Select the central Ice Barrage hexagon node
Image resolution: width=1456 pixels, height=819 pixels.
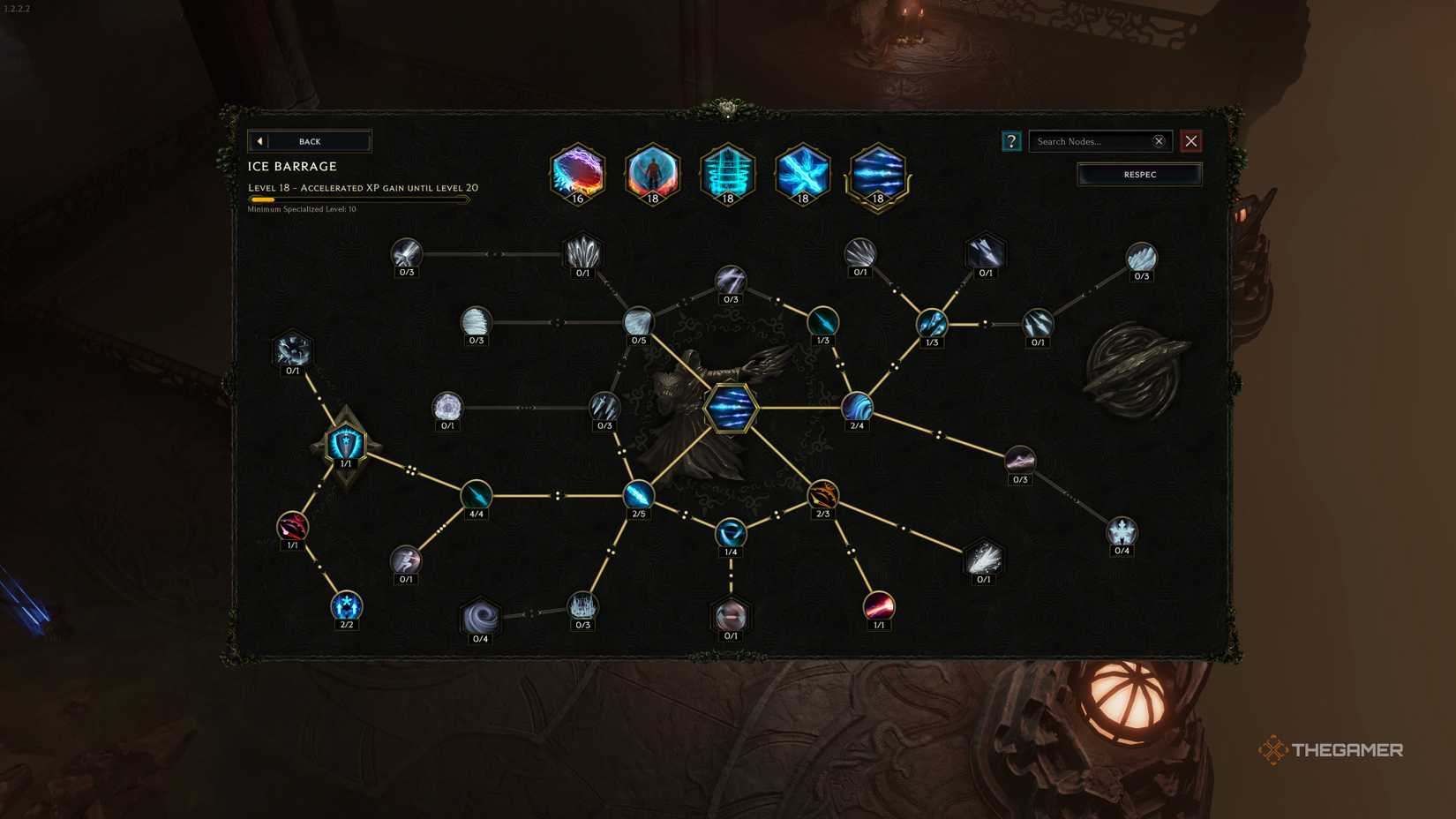pos(730,408)
